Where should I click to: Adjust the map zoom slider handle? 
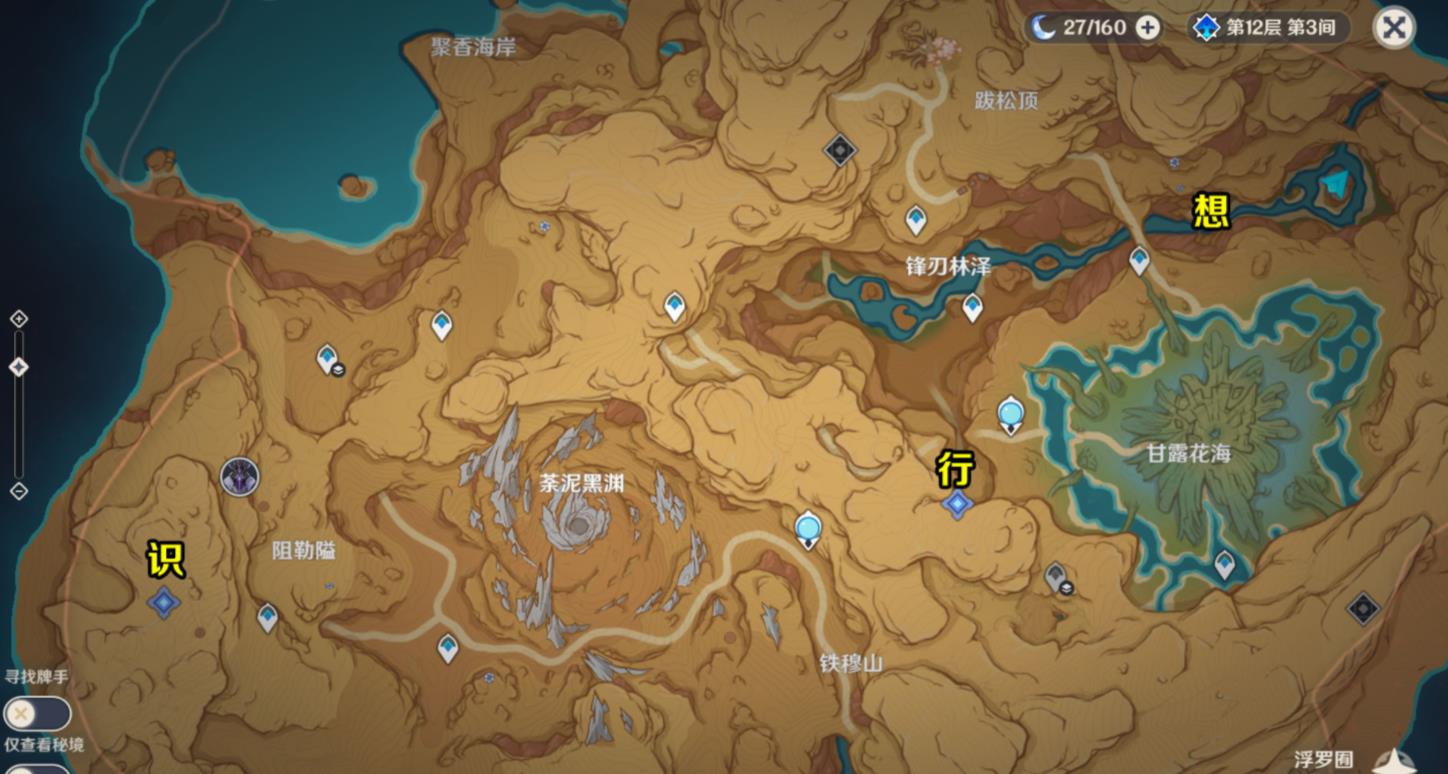tap(16, 367)
